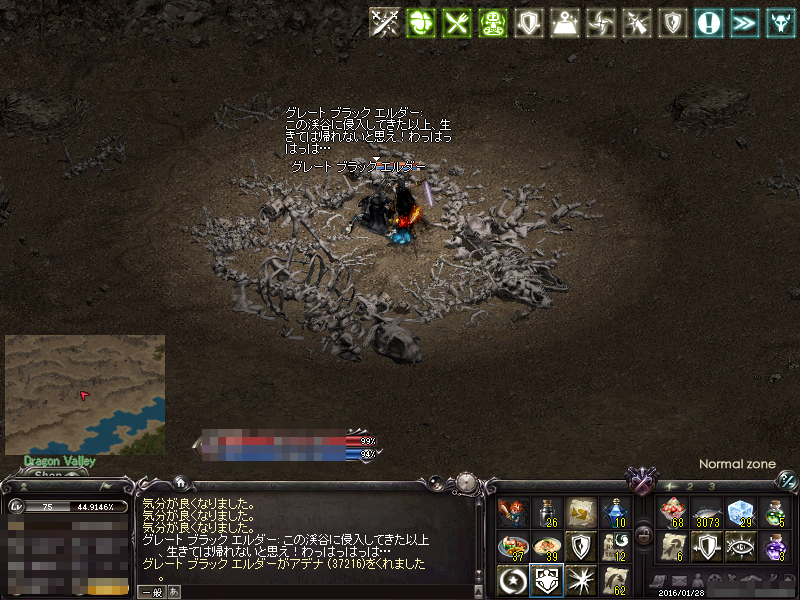The image size is (800, 600).
Task: Use the purple potion hotbar slot
Action: pyautogui.click(x=774, y=546)
